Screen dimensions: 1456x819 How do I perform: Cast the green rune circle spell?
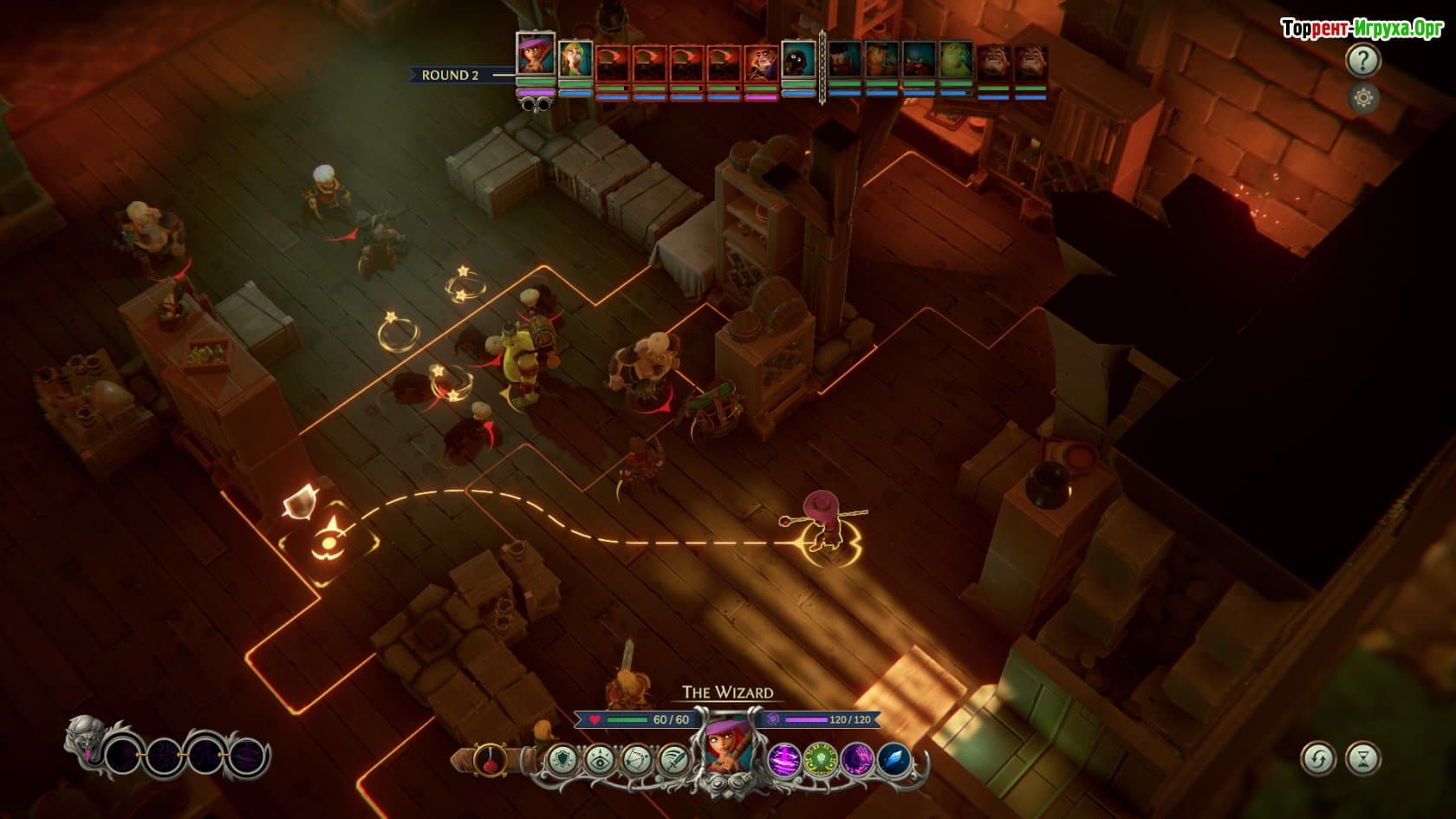[820, 760]
